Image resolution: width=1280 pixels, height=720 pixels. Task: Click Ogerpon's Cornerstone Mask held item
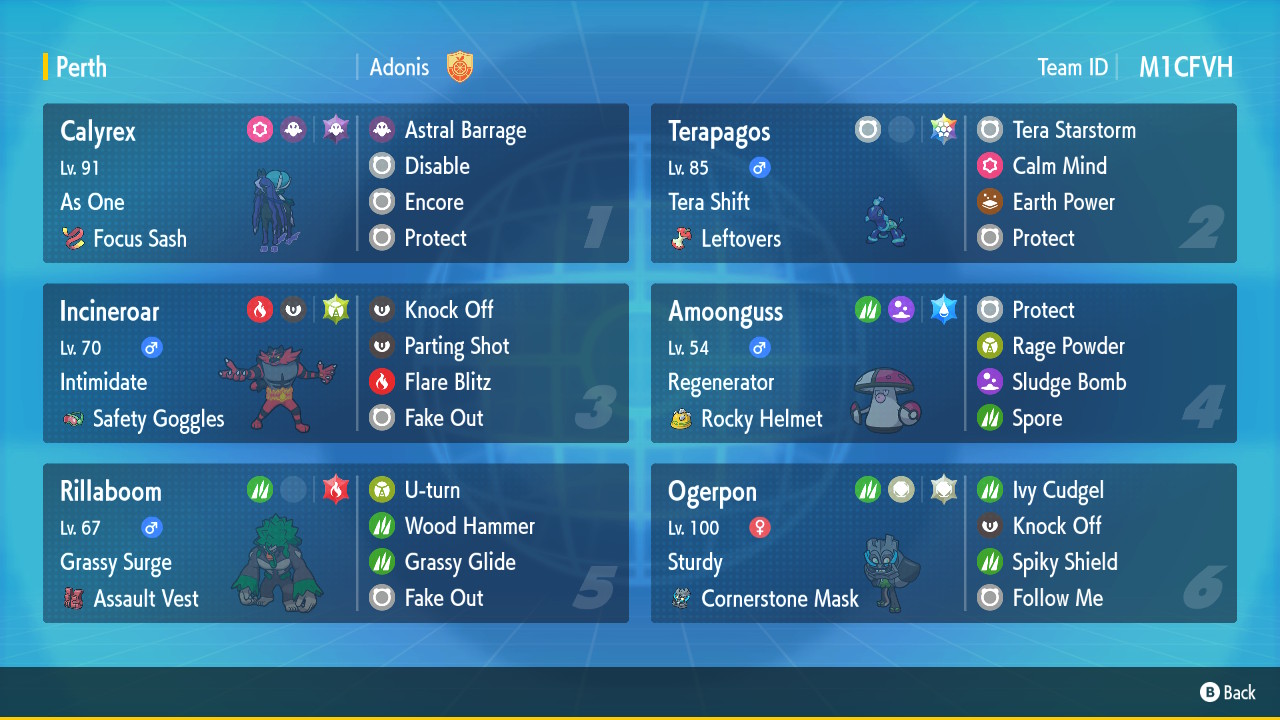[779, 598]
